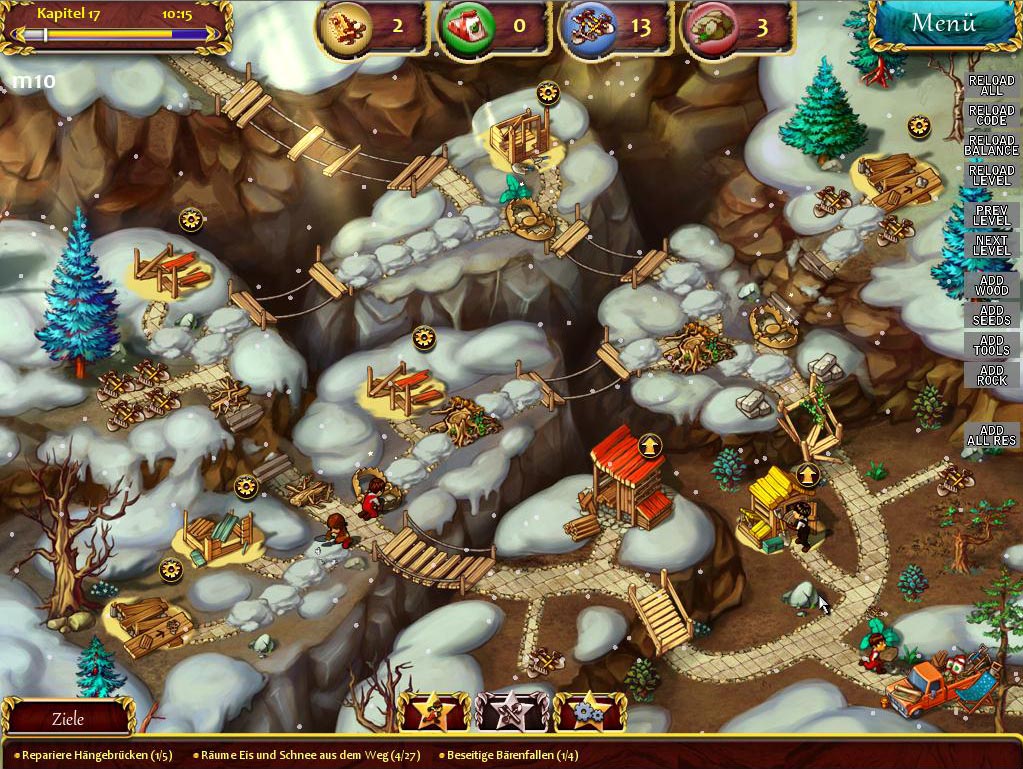Click ADD ALL RES button
Viewport: 1023px width, 769px height.
[x=991, y=435]
